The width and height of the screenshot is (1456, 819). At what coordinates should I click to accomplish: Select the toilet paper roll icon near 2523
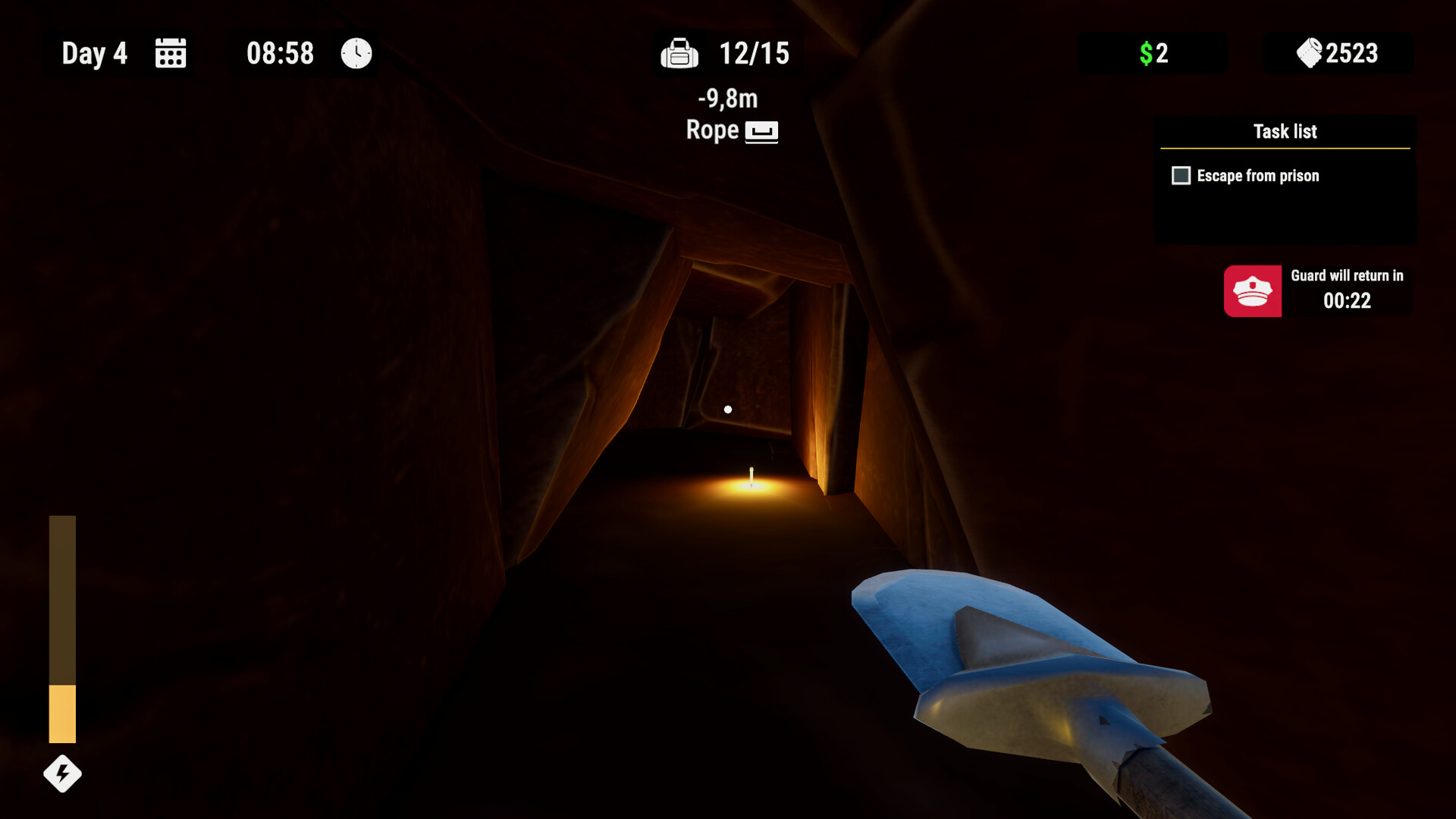[x=1307, y=52]
